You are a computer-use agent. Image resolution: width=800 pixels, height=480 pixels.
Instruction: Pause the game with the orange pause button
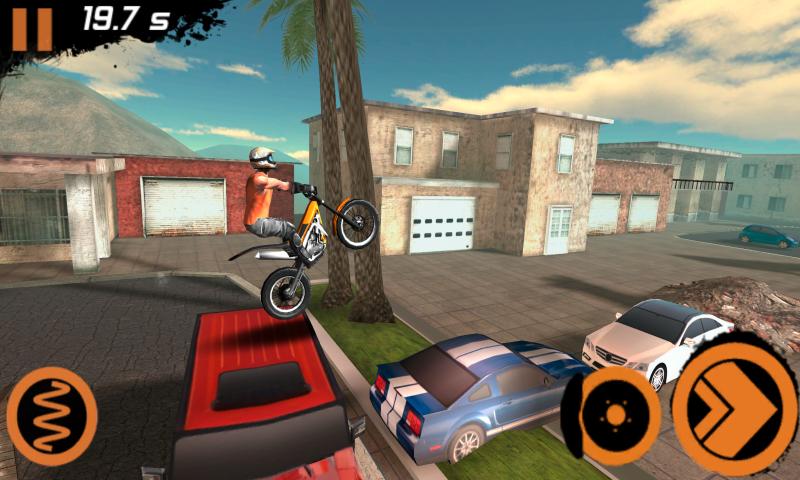[31, 27]
